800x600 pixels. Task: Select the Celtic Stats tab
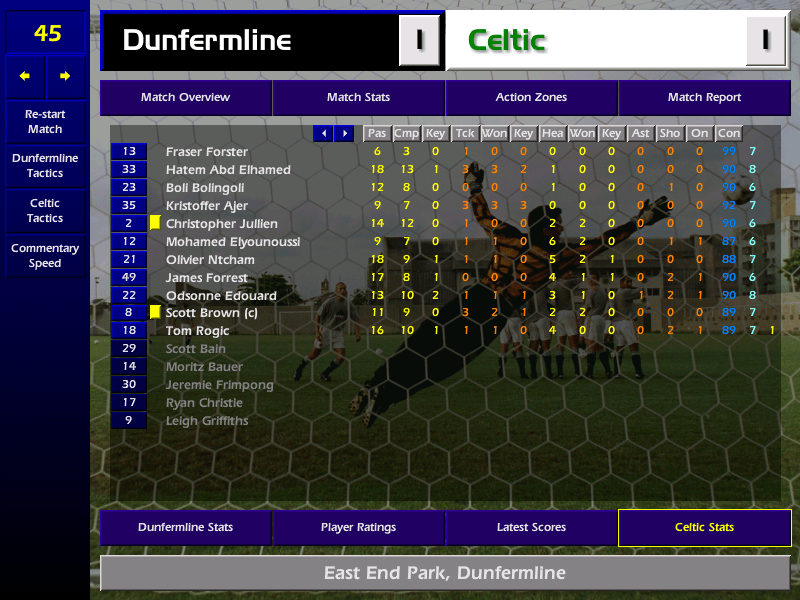tap(704, 527)
